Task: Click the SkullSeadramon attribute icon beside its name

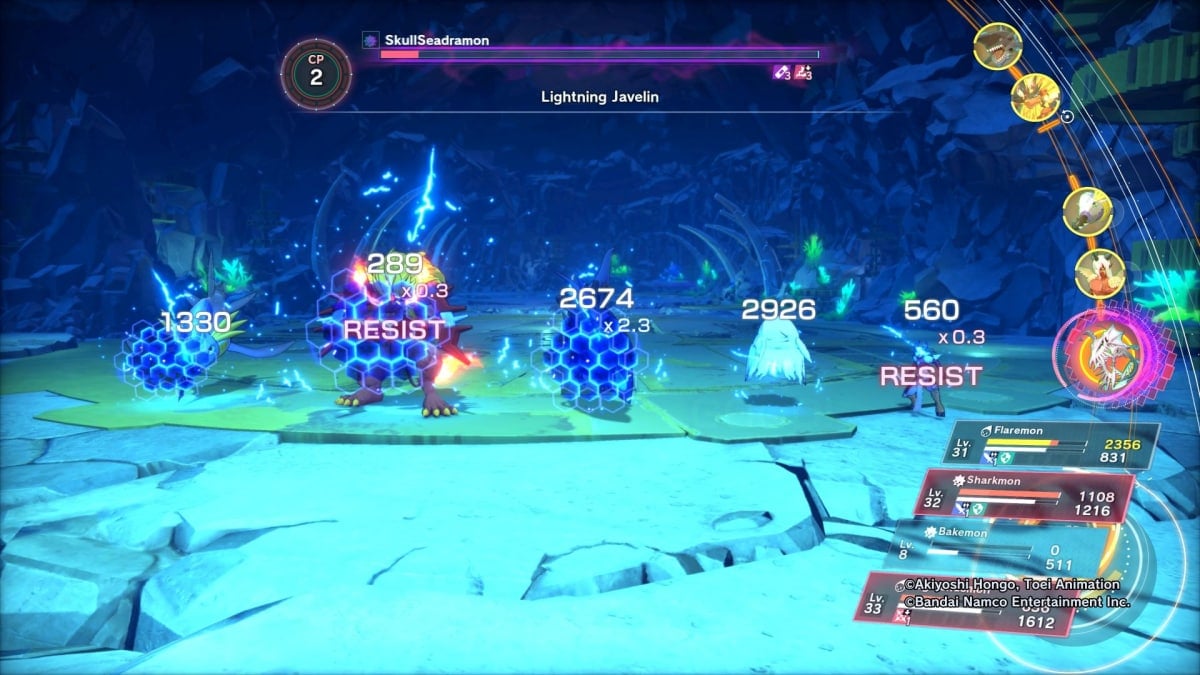Action: [x=368, y=40]
